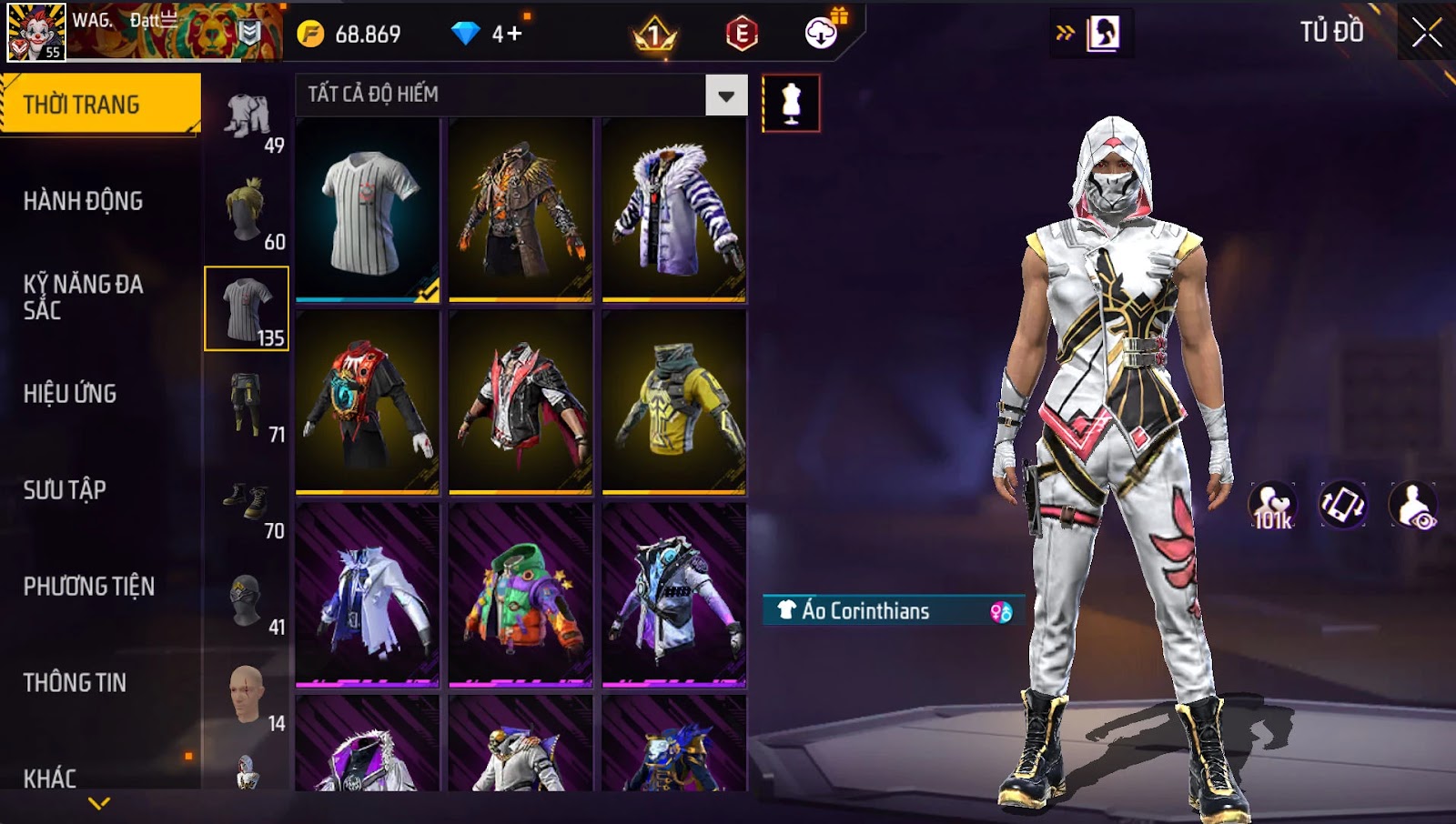Show the pants category with 71 items

(247, 405)
